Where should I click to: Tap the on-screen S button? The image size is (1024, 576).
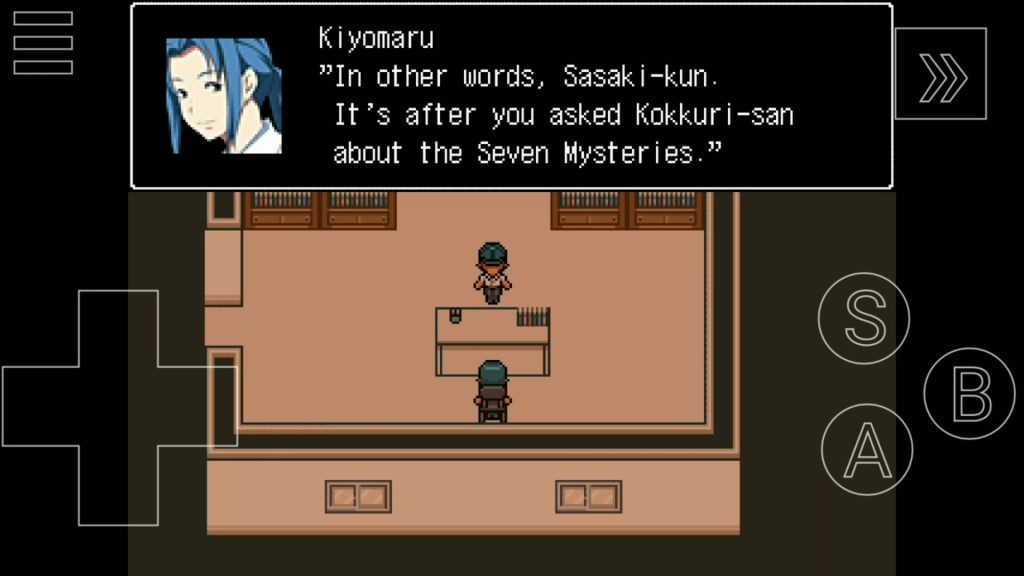(864, 318)
